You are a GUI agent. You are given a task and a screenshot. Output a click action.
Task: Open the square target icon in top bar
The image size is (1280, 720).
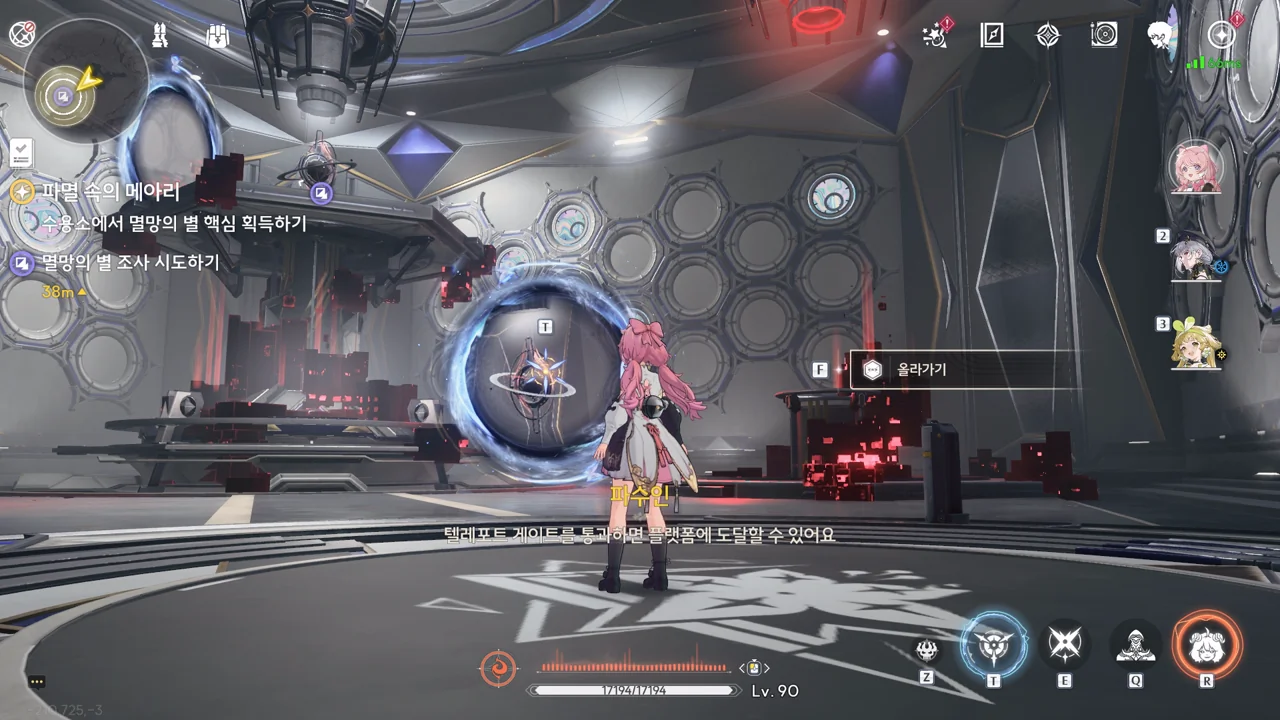tap(1104, 36)
